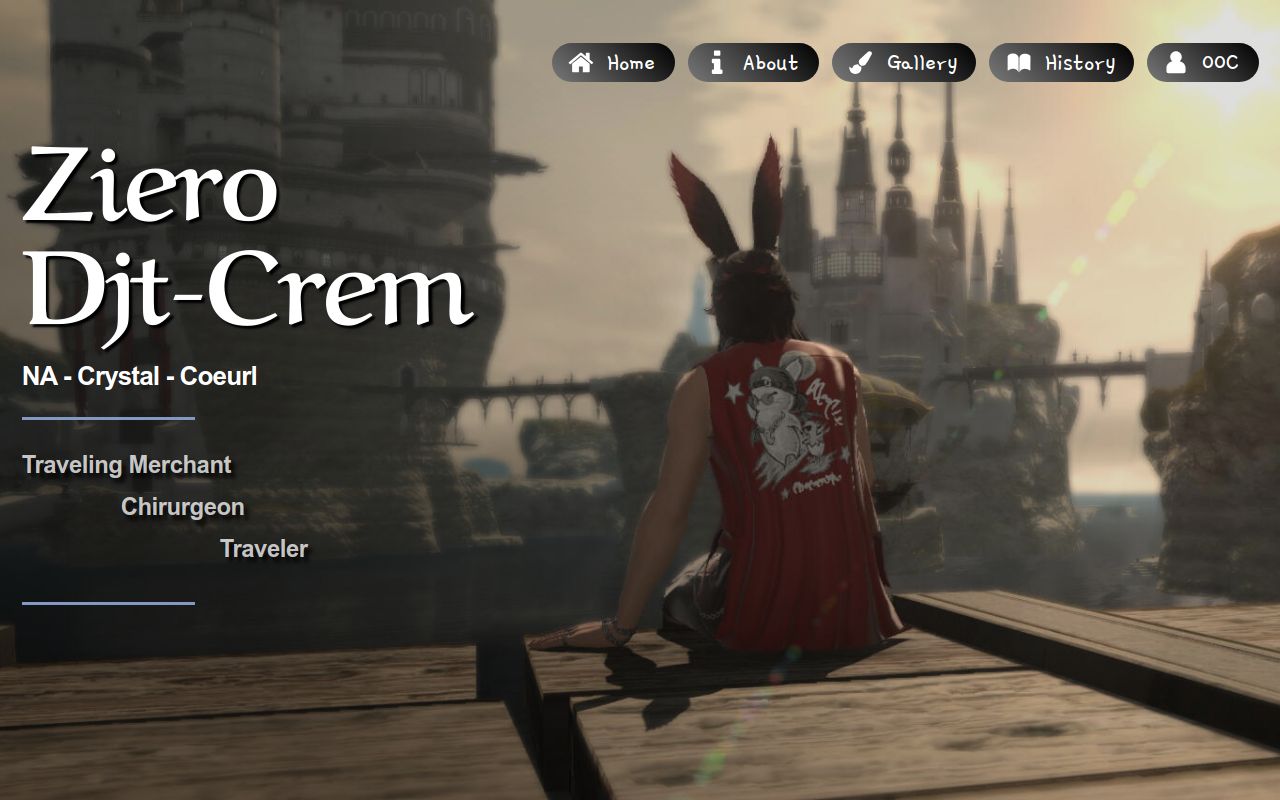Screen dimensions: 1280x800
Task: Go to the Home page
Action: click(613, 63)
